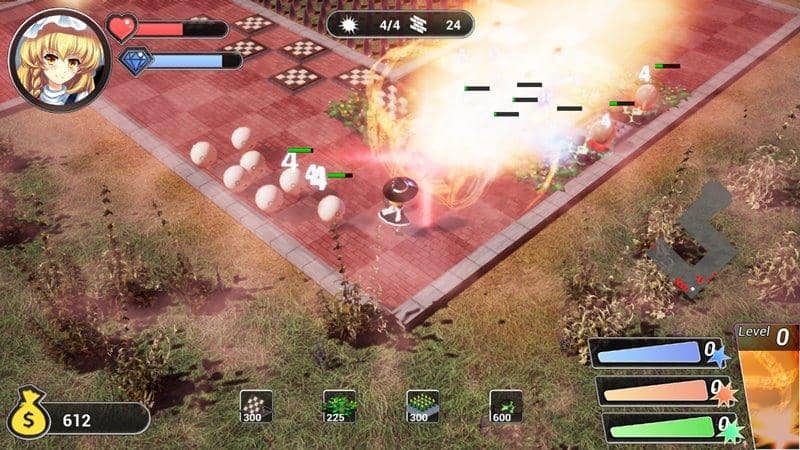Select the white tile build item costing 300
Screen dimensions: 800x450
pyautogui.click(x=256, y=405)
